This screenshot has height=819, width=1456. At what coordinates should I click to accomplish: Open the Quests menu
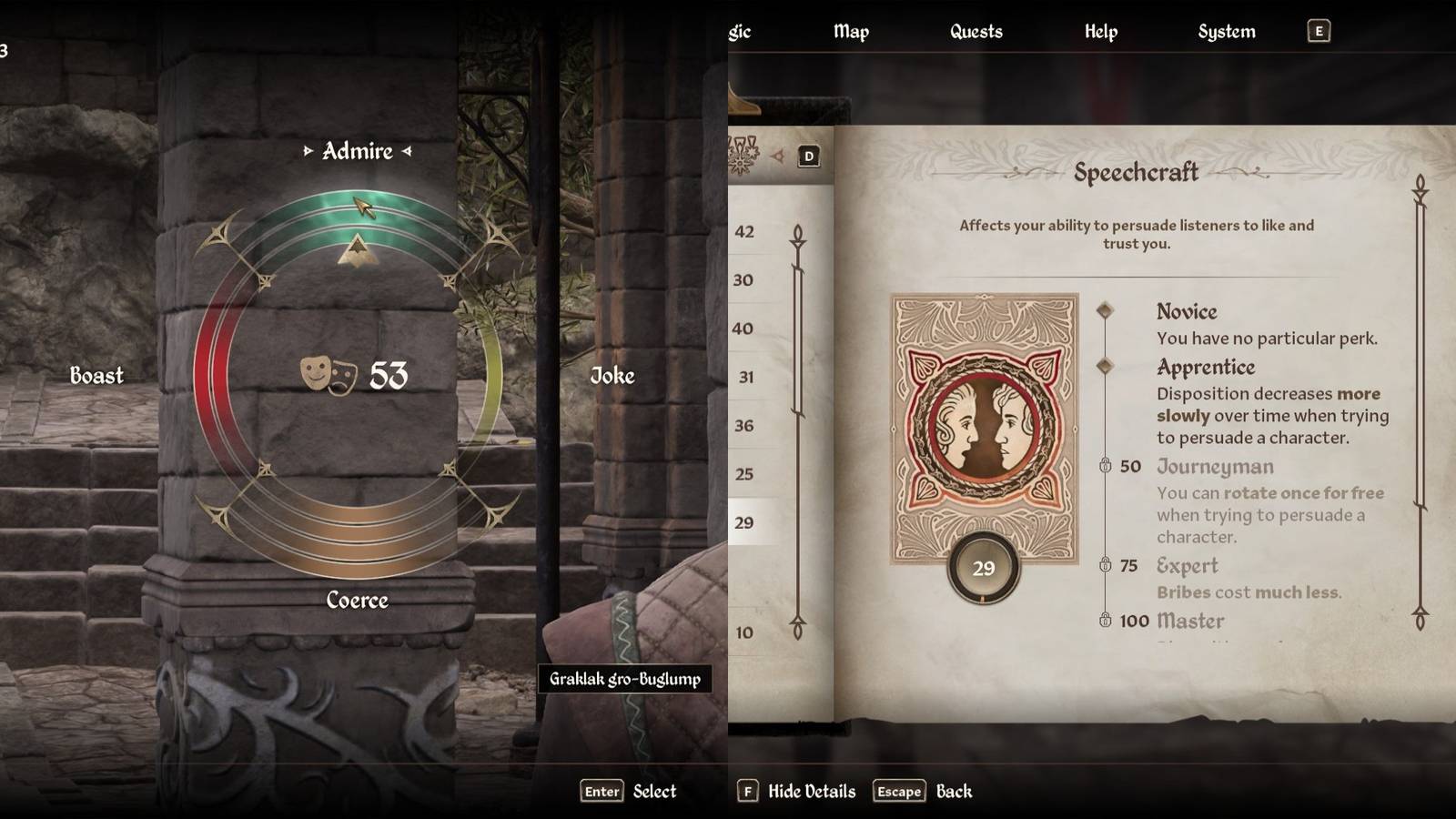pos(975,32)
